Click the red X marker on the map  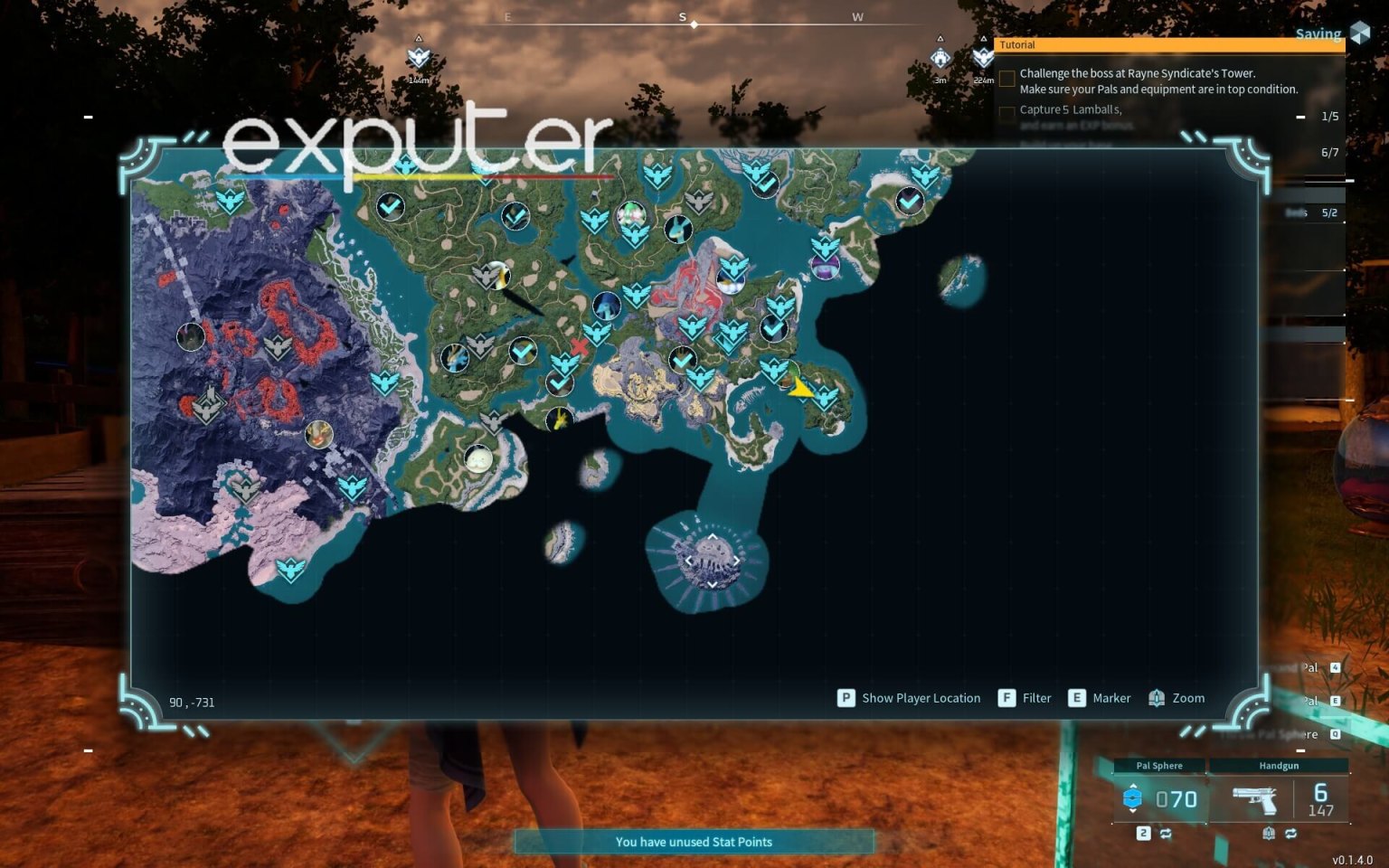pyautogui.click(x=580, y=344)
